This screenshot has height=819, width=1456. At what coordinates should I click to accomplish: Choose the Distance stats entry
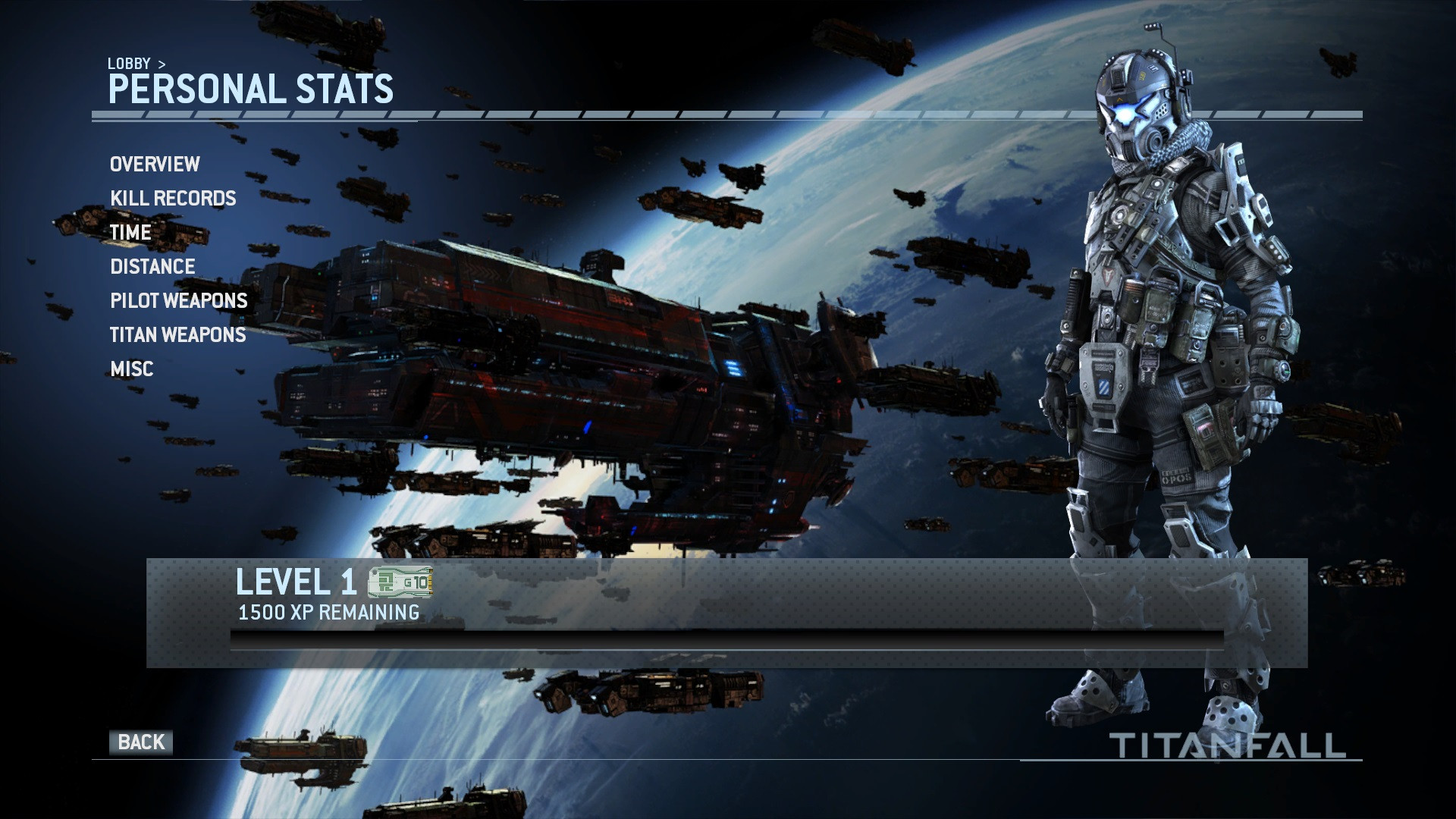click(152, 267)
